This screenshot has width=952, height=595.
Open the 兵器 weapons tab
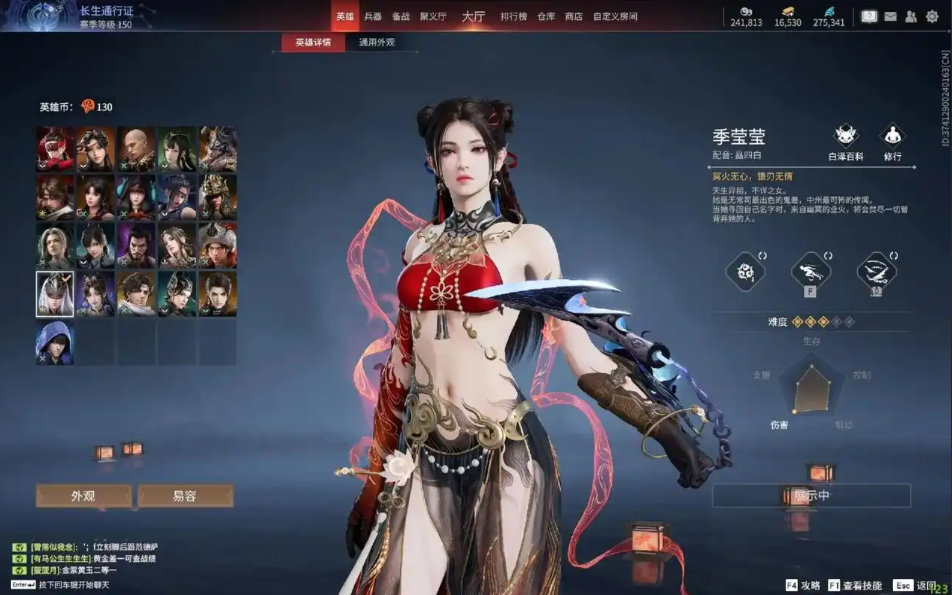click(x=373, y=17)
